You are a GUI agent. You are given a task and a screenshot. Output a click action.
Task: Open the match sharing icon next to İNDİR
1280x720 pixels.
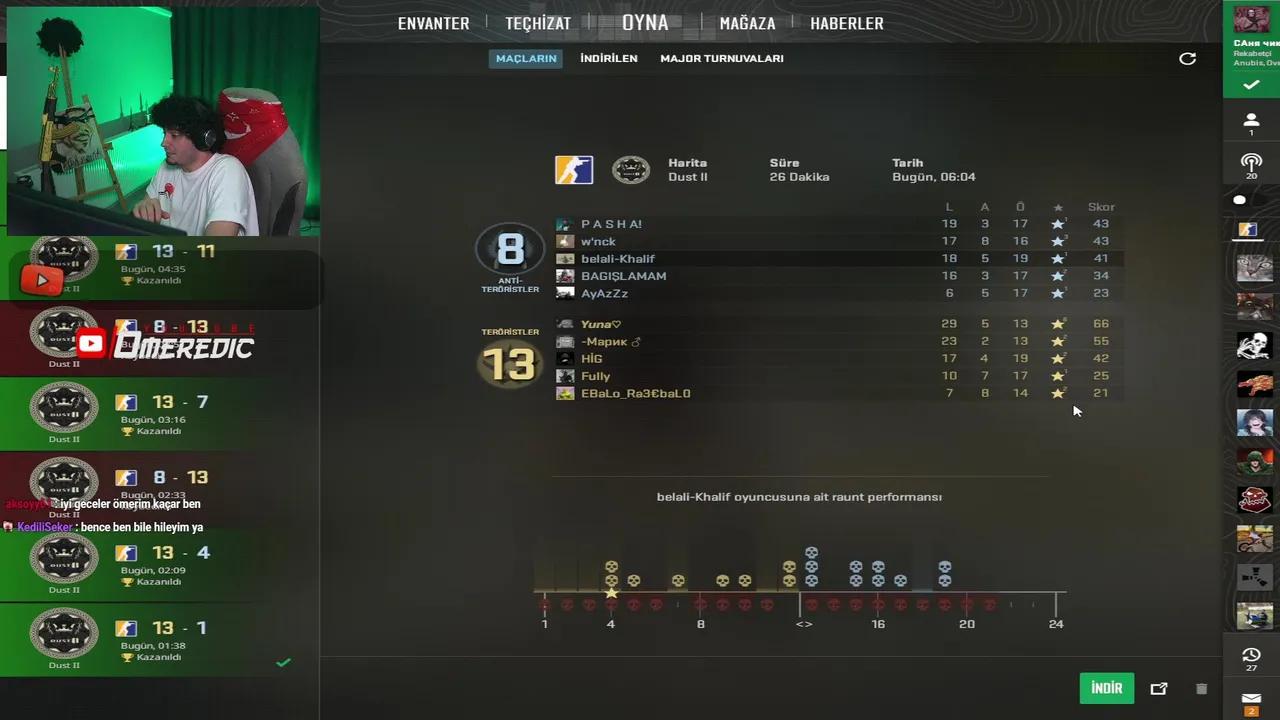click(1159, 688)
